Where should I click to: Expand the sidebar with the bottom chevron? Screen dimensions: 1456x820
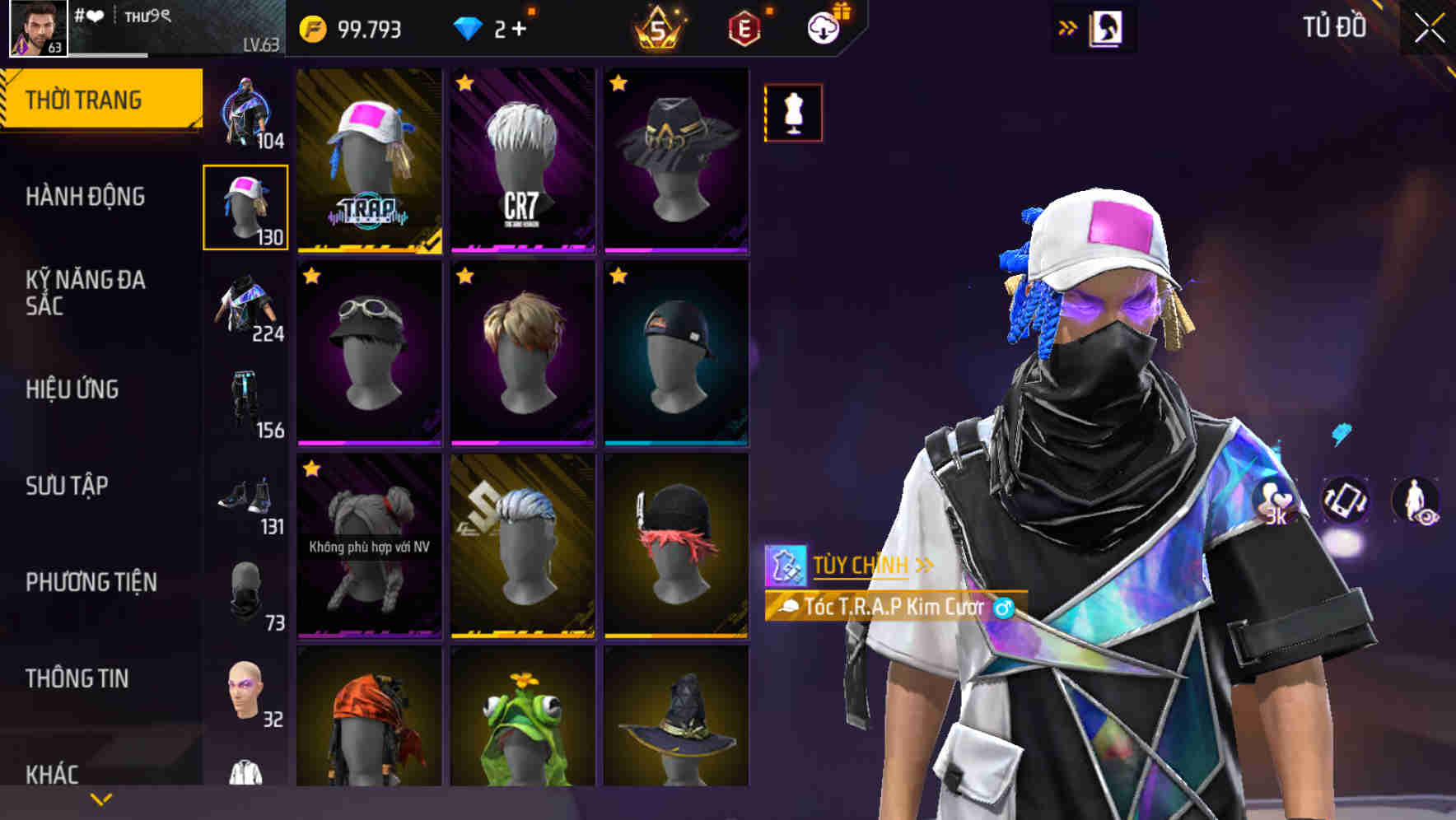click(x=100, y=798)
